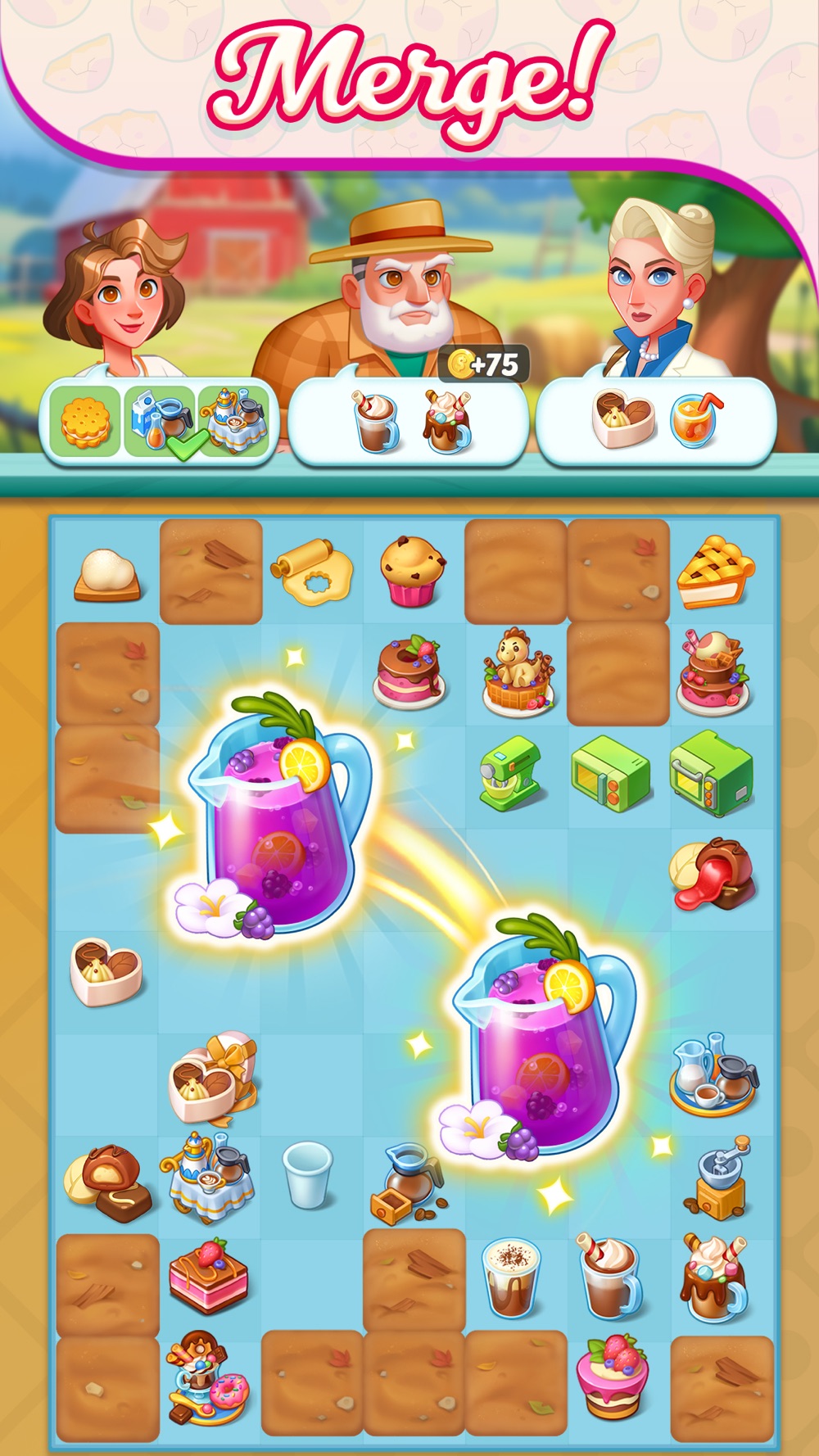Tap the donut dessert tower tile
Screen dimensions: 819x1456
point(207,1379)
